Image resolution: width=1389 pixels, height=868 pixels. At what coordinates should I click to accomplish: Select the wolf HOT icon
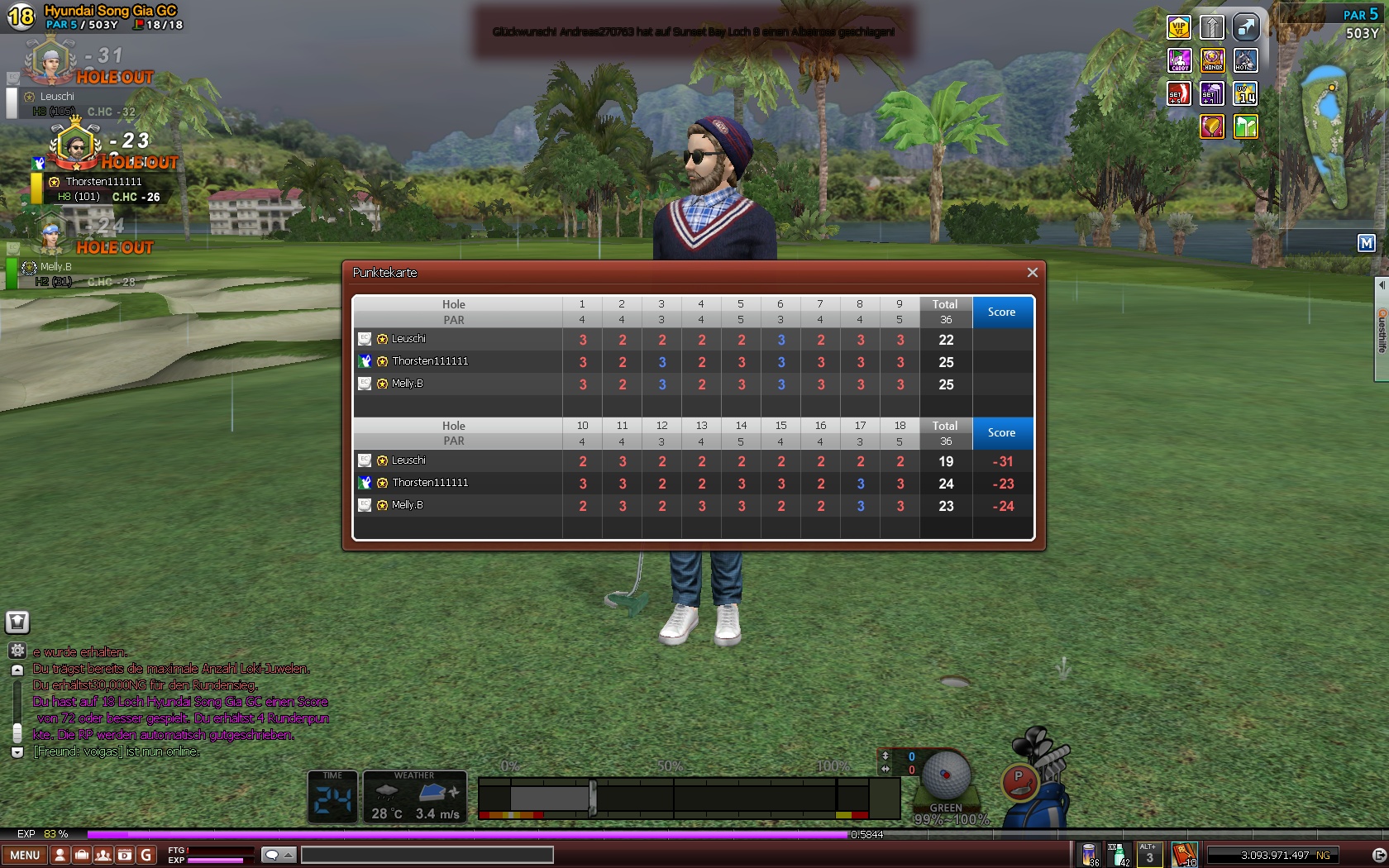pyautogui.click(x=1245, y=60)
